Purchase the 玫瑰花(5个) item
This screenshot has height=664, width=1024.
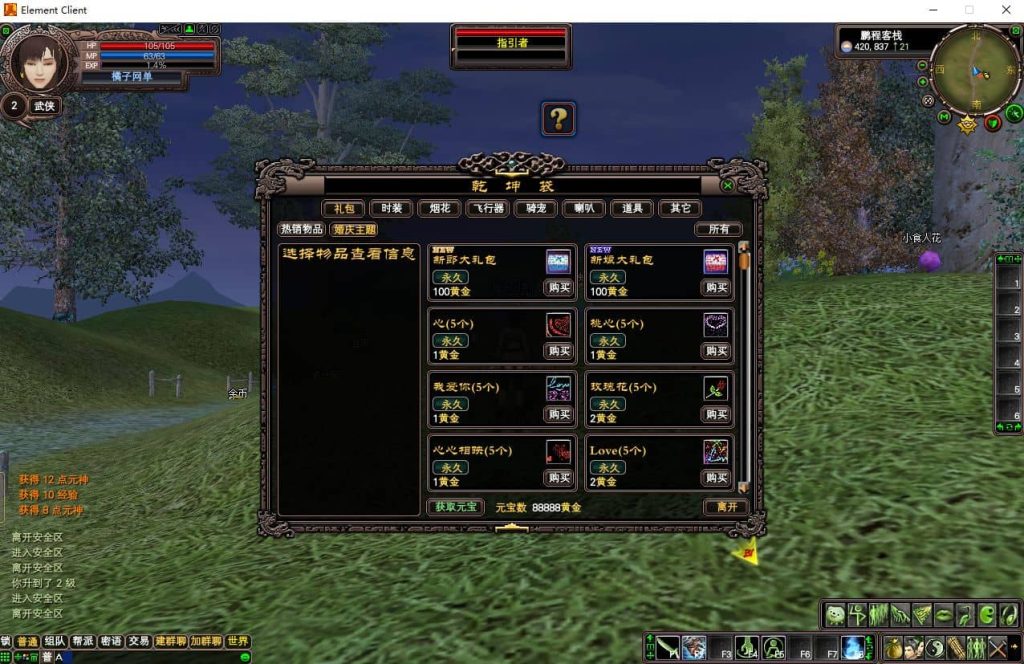716,415
